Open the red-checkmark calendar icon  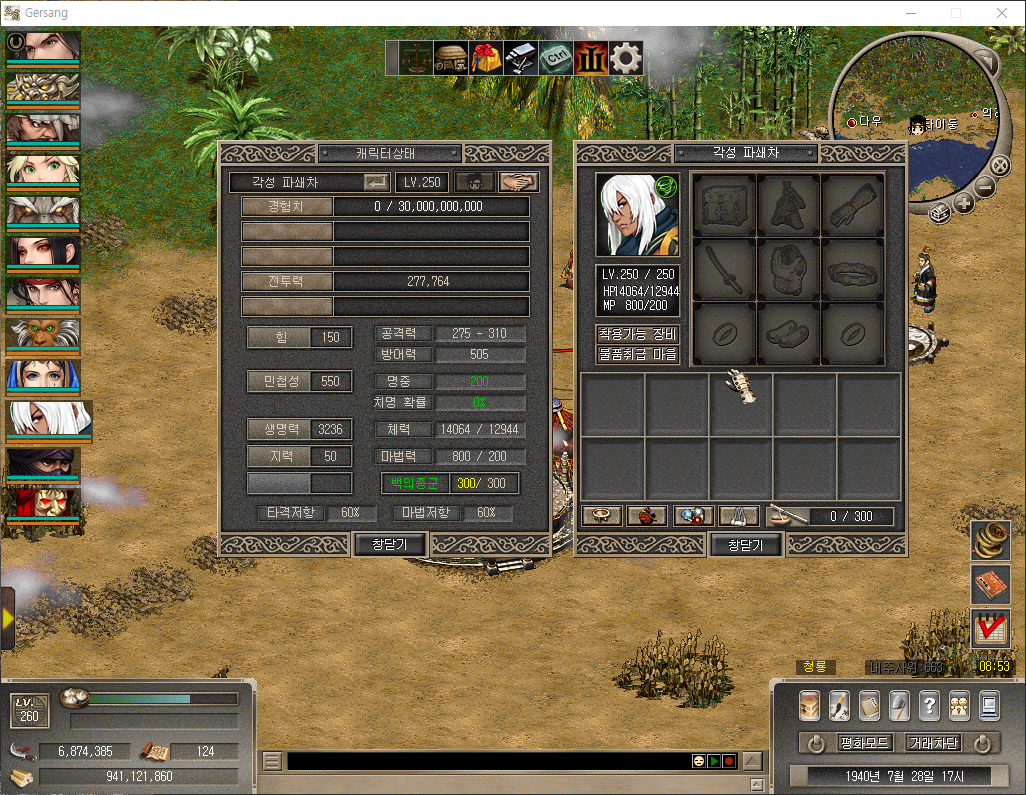click(990, 628)
